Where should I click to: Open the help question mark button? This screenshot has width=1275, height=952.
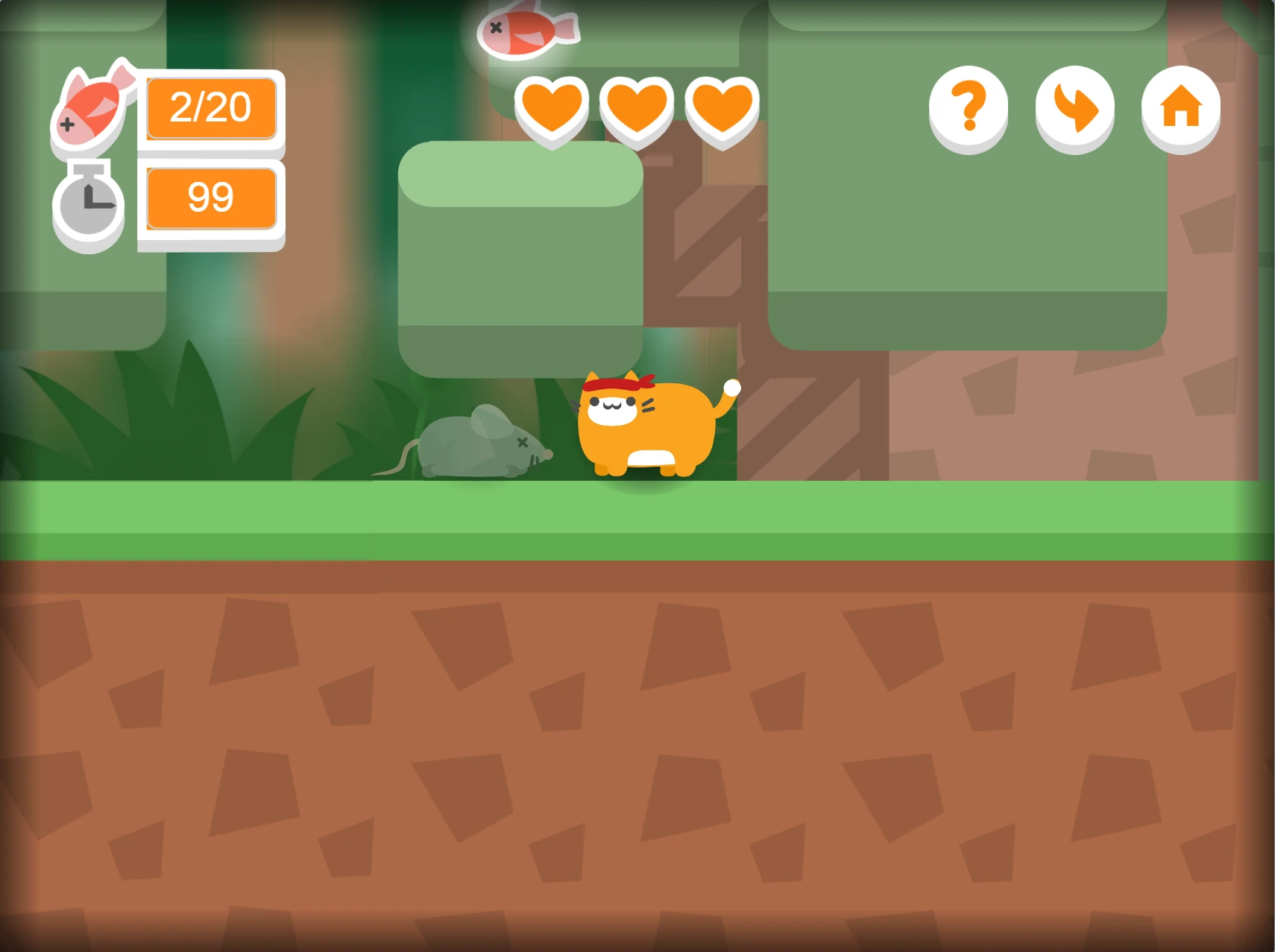click(x=968, y=108)
